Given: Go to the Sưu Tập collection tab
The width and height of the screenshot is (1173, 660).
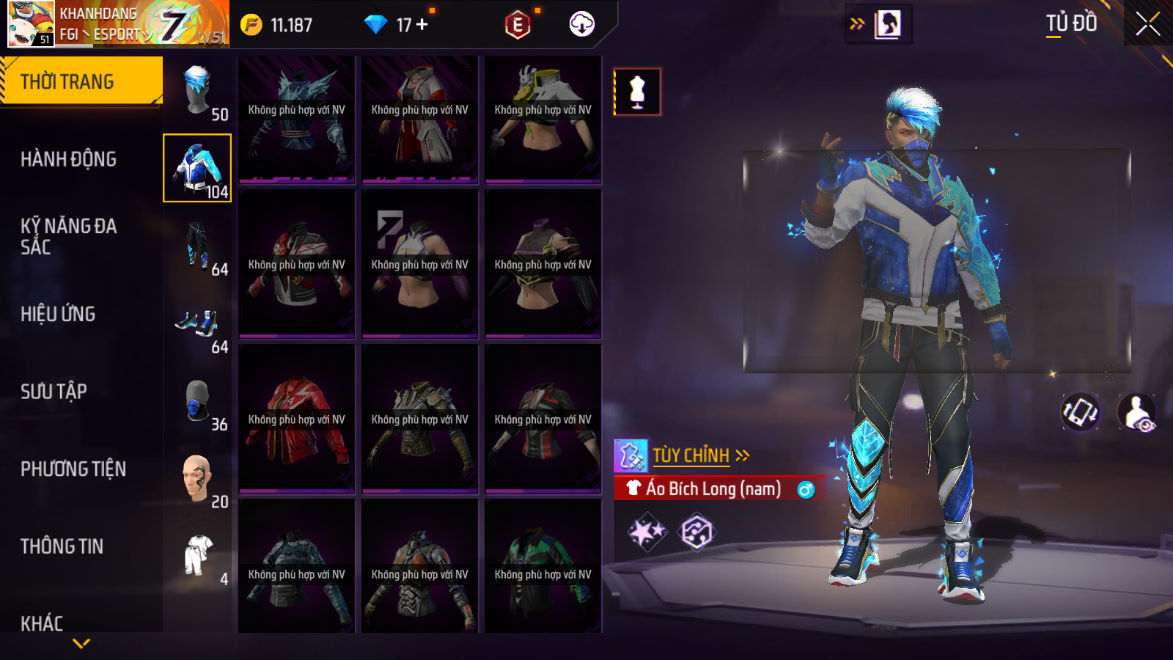Looking at the screenshot, I should [x=54, y=391].
